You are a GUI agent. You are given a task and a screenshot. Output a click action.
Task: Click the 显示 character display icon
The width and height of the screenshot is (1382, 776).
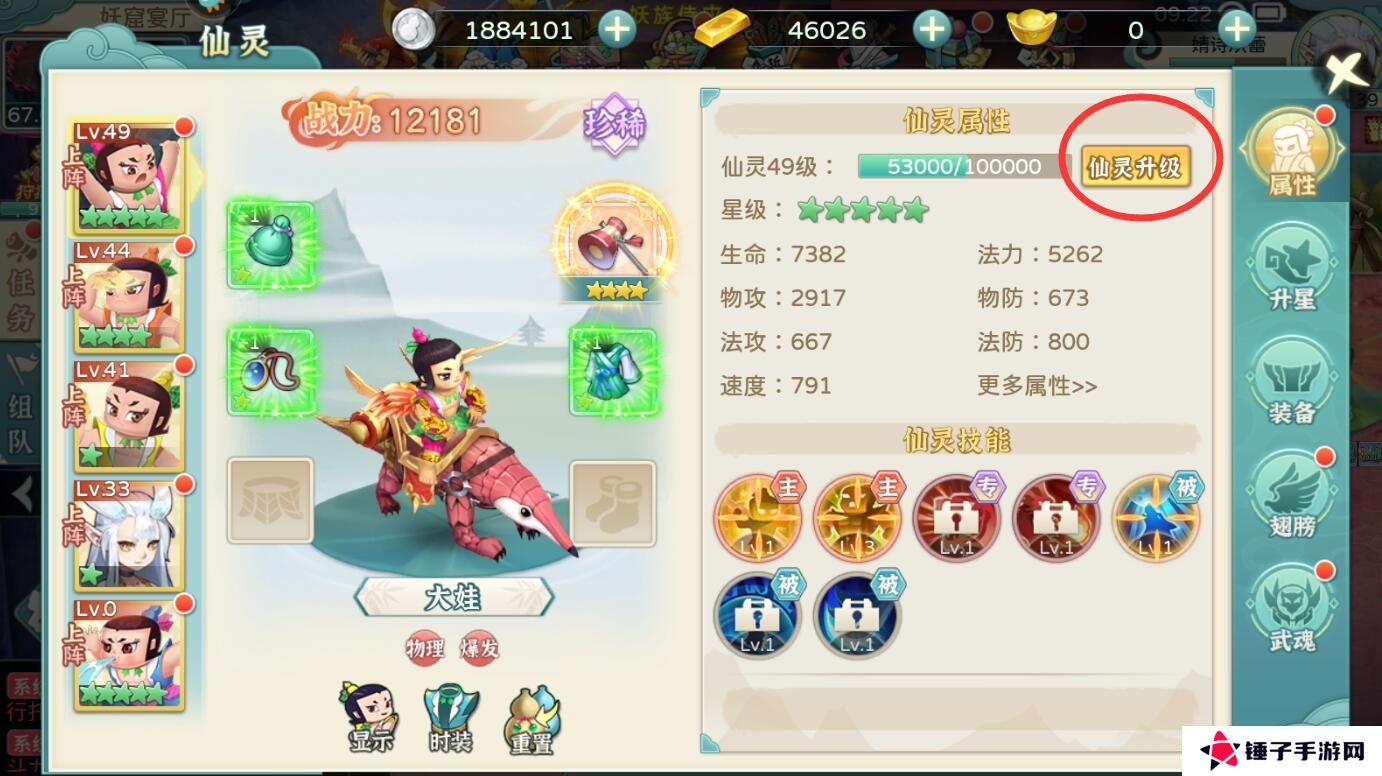pyautogui.click(x=369, y=713)
